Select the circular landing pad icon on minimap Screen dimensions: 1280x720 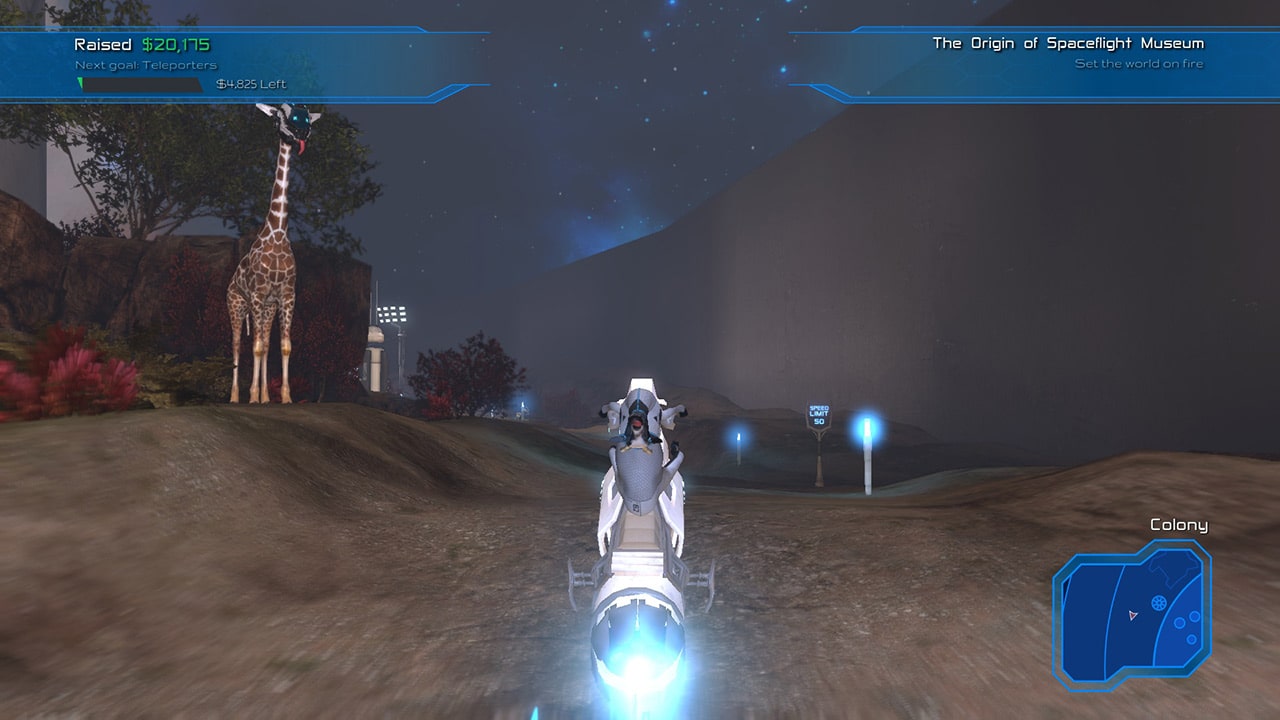pos(1158,602)
